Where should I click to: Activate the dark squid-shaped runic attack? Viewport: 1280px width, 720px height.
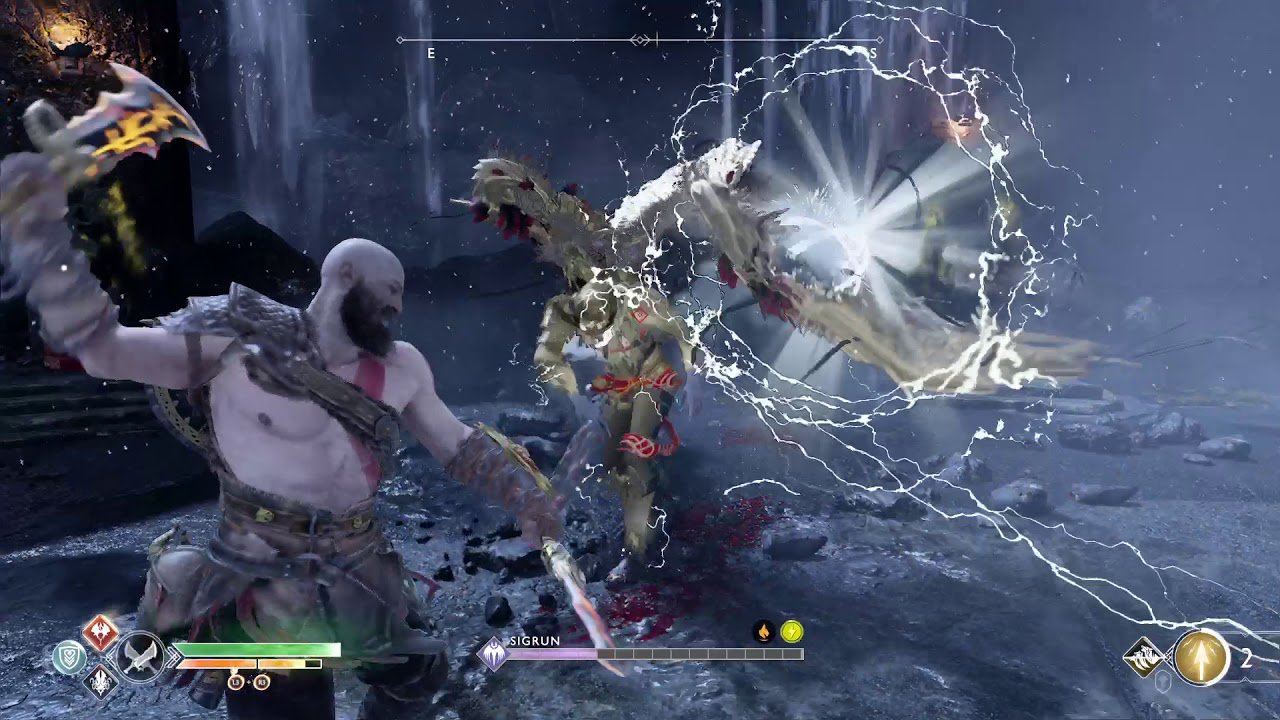tap(100, 682)
